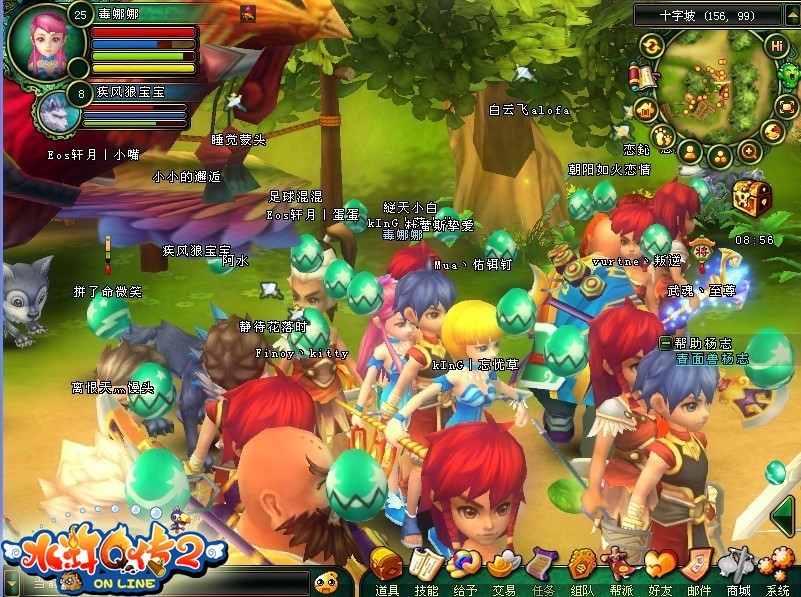Screen dimensions: 801x597
Task: Open the 道具 items bag
Action: (387, 569)
